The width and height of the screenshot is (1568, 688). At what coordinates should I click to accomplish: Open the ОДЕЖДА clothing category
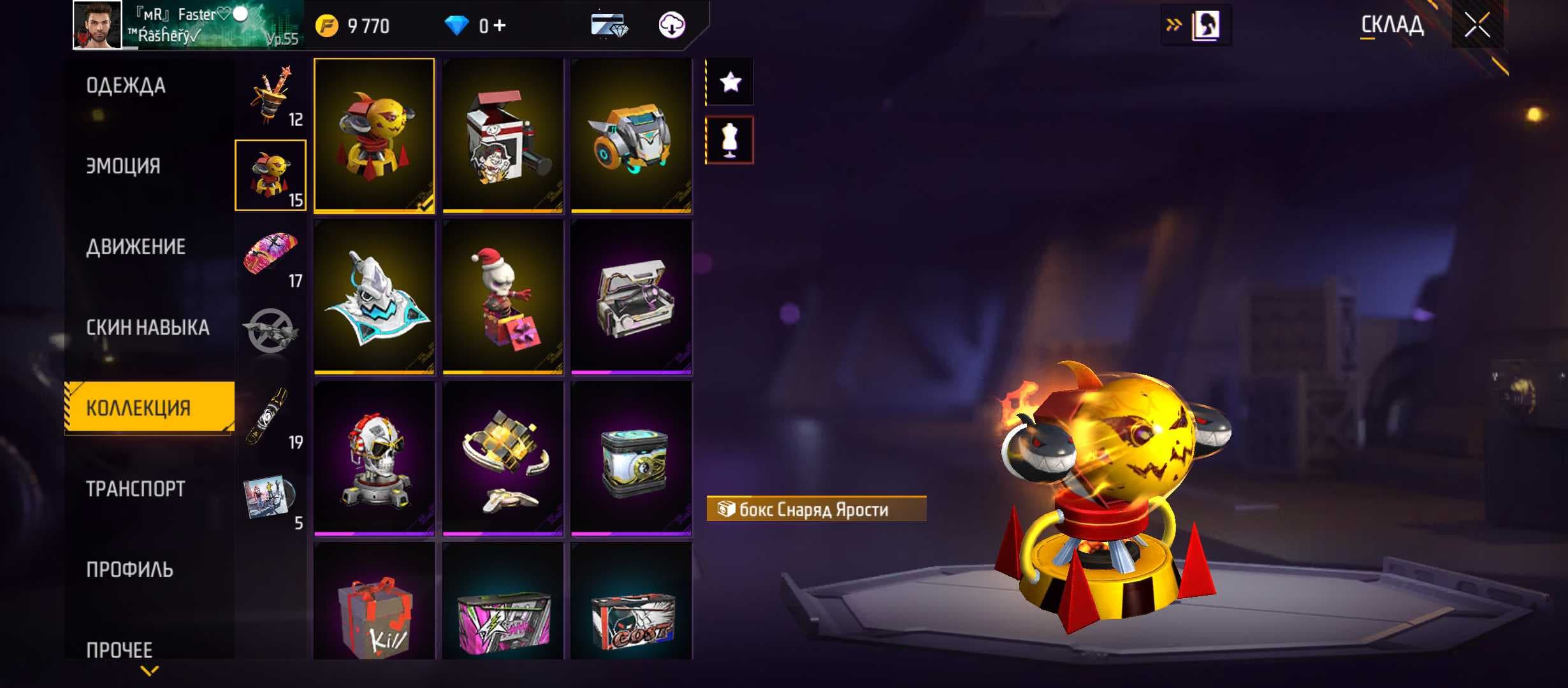click(126, 86)
